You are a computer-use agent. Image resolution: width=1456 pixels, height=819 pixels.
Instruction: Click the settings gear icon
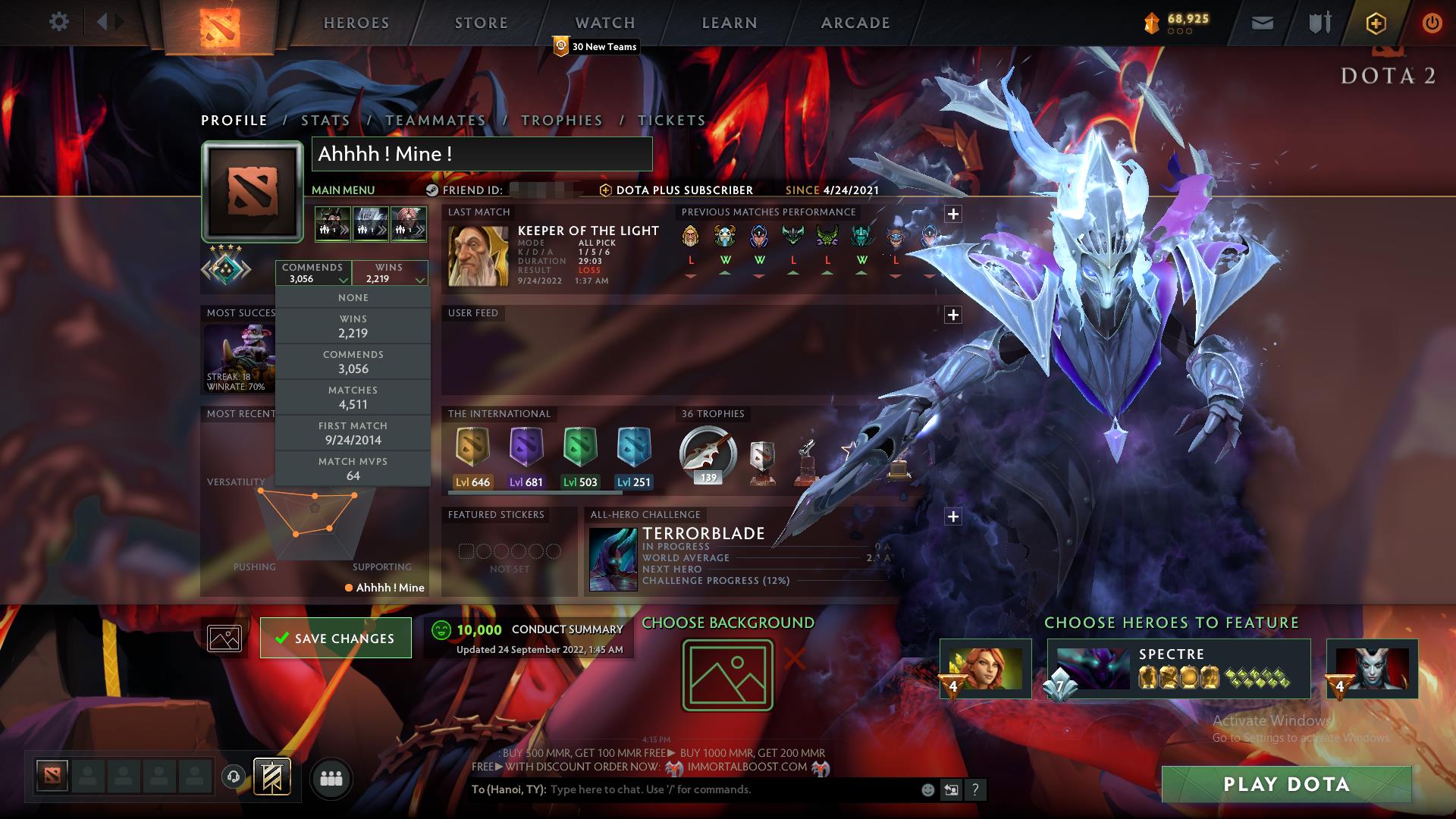tap(59, 22)
